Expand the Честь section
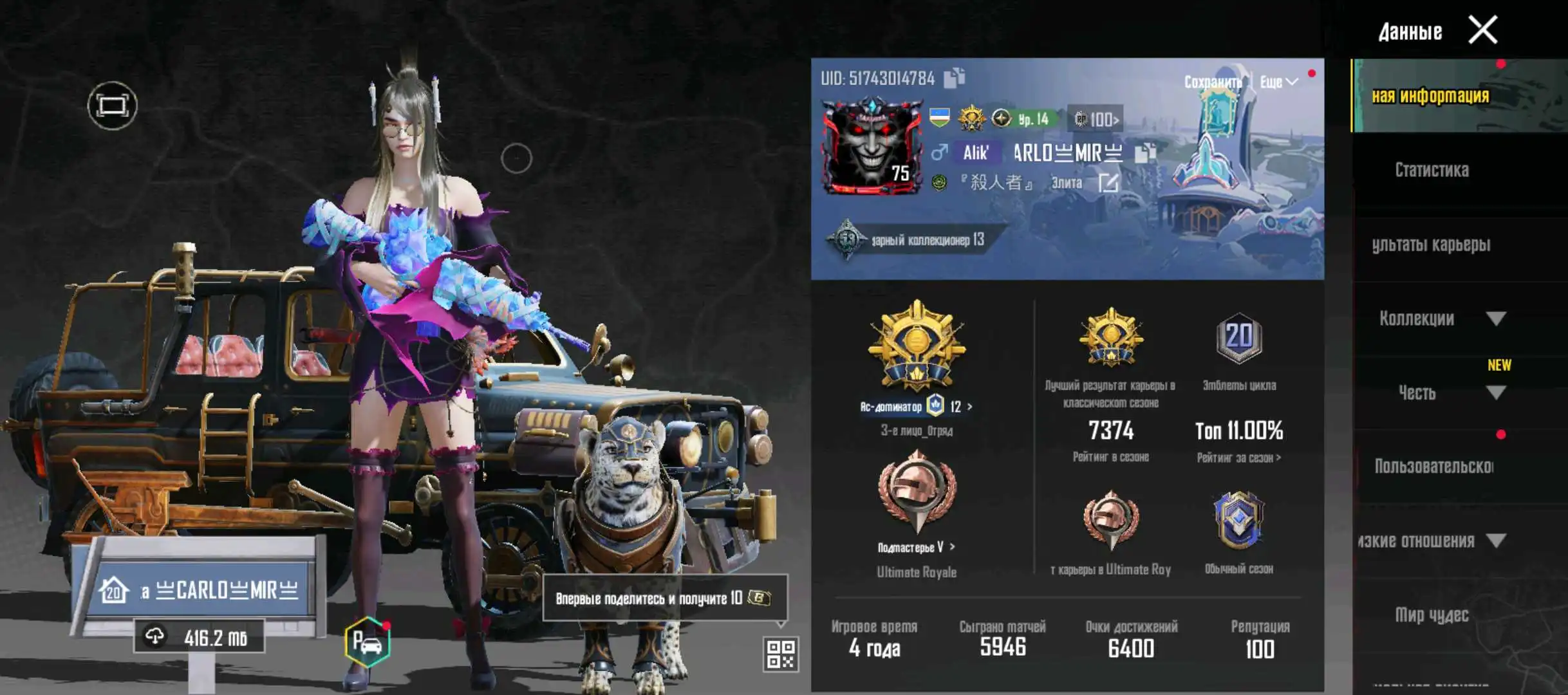Screen dimensions: 1568x695 (1496, 393)
